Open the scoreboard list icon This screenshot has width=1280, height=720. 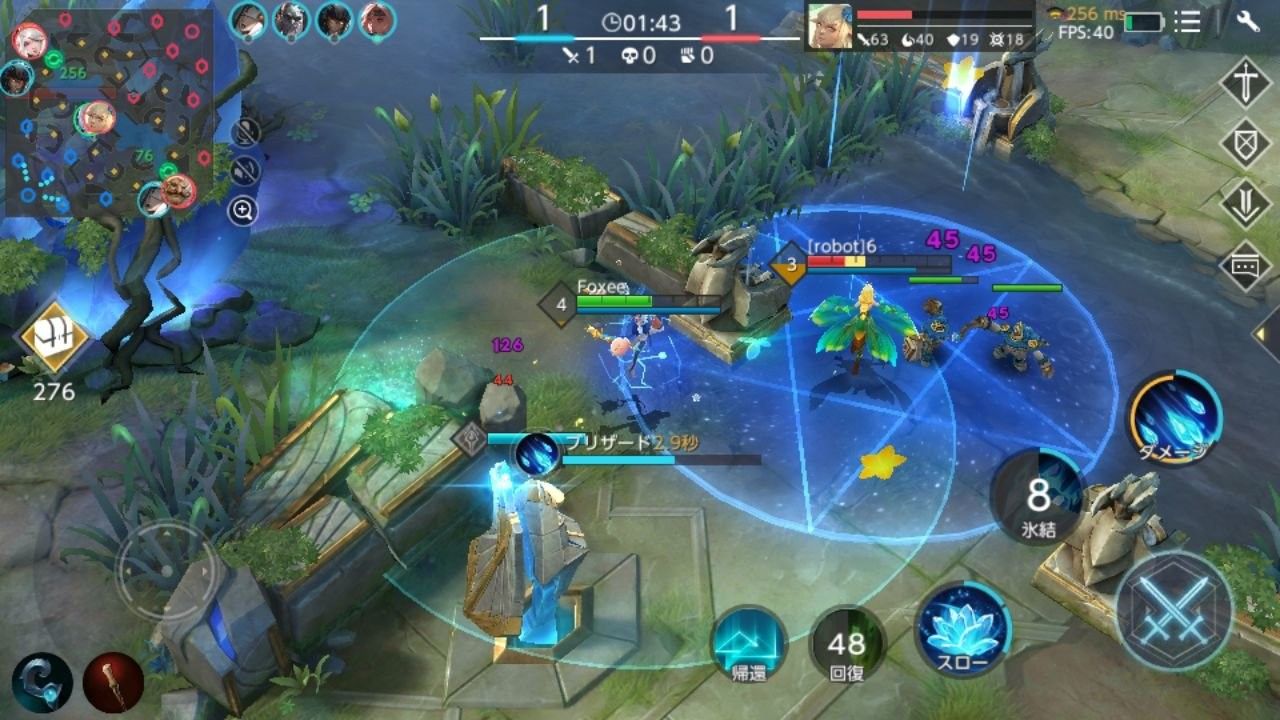pyautogui.click(x=1187, y=21)
